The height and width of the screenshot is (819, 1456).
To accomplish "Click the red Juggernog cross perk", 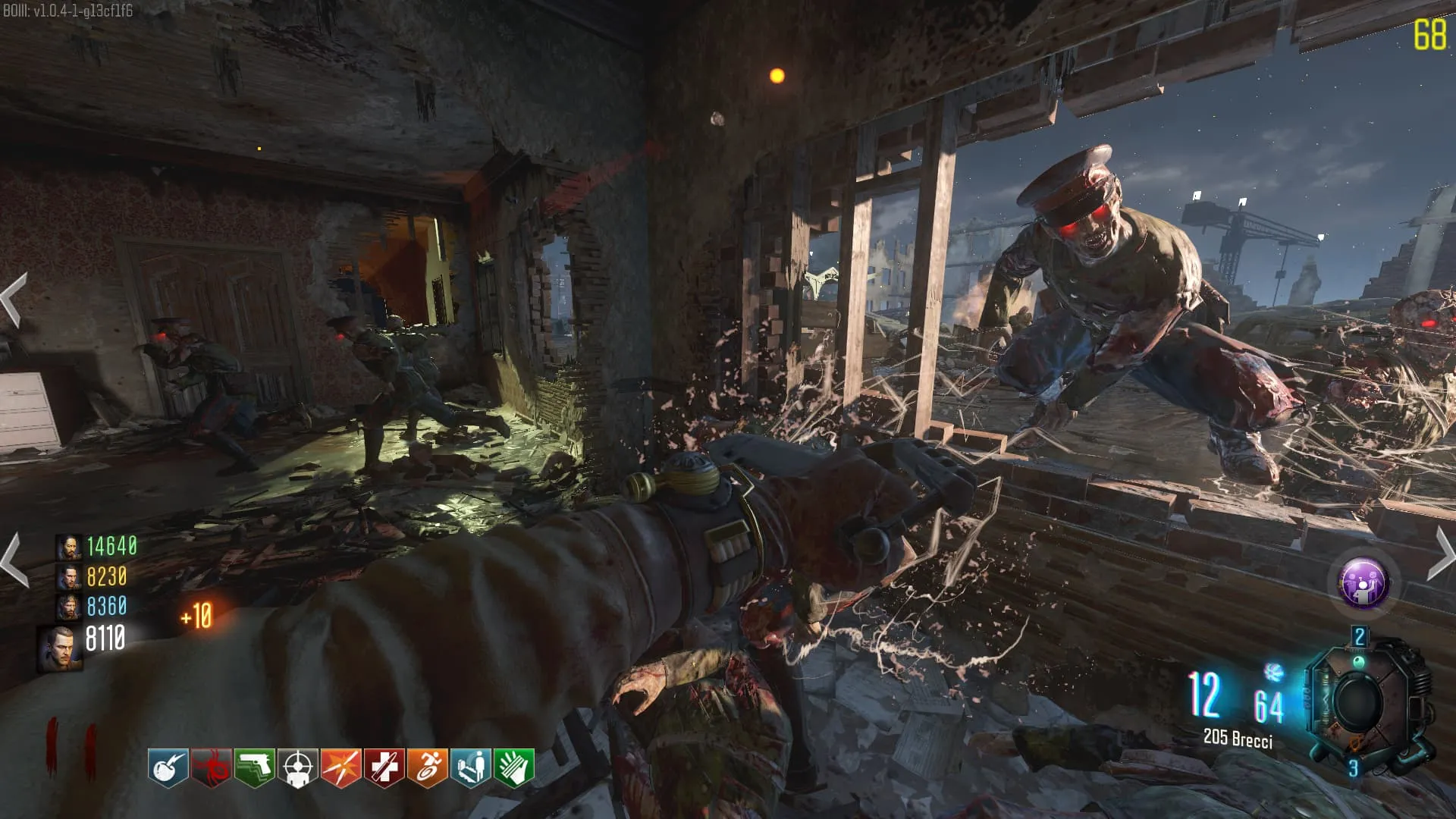I will 384,768.
